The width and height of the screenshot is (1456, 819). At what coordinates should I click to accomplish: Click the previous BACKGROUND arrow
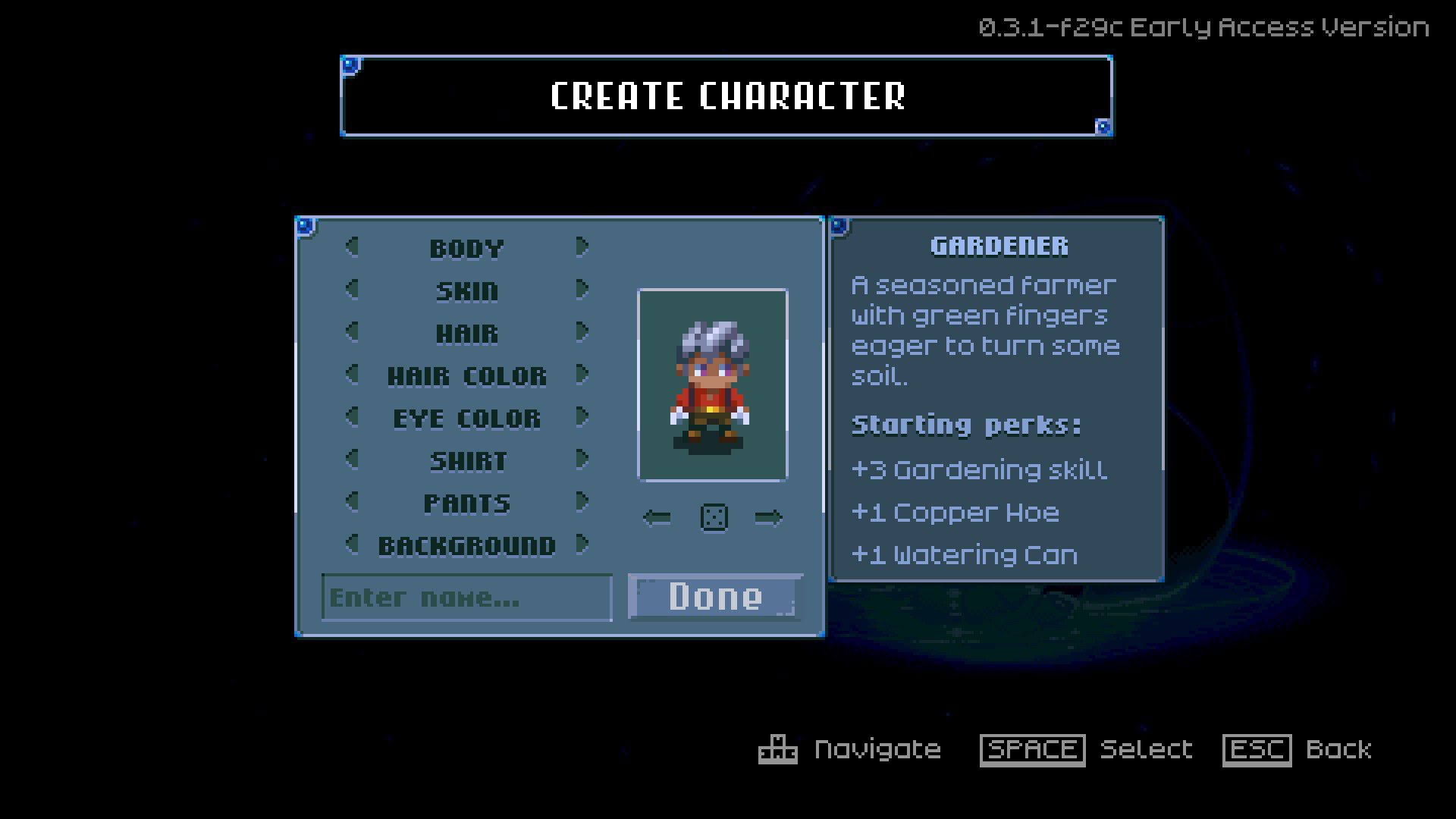(351, 544)
